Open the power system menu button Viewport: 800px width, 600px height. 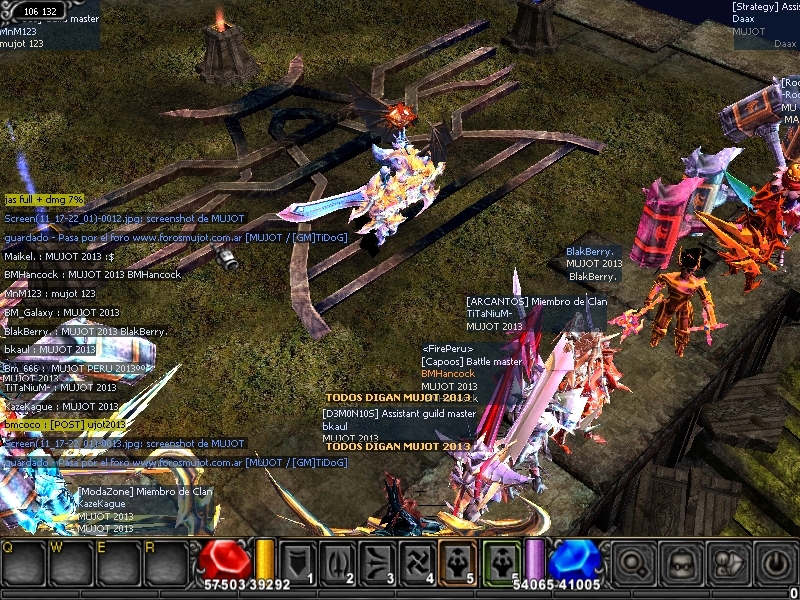[x=776, y=564]
